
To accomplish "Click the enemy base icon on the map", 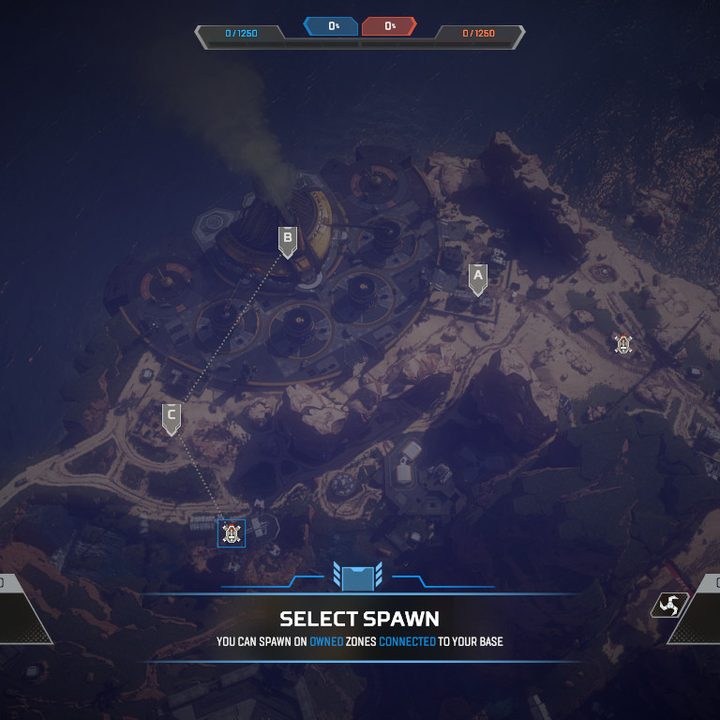I will [x=624, y=344].
